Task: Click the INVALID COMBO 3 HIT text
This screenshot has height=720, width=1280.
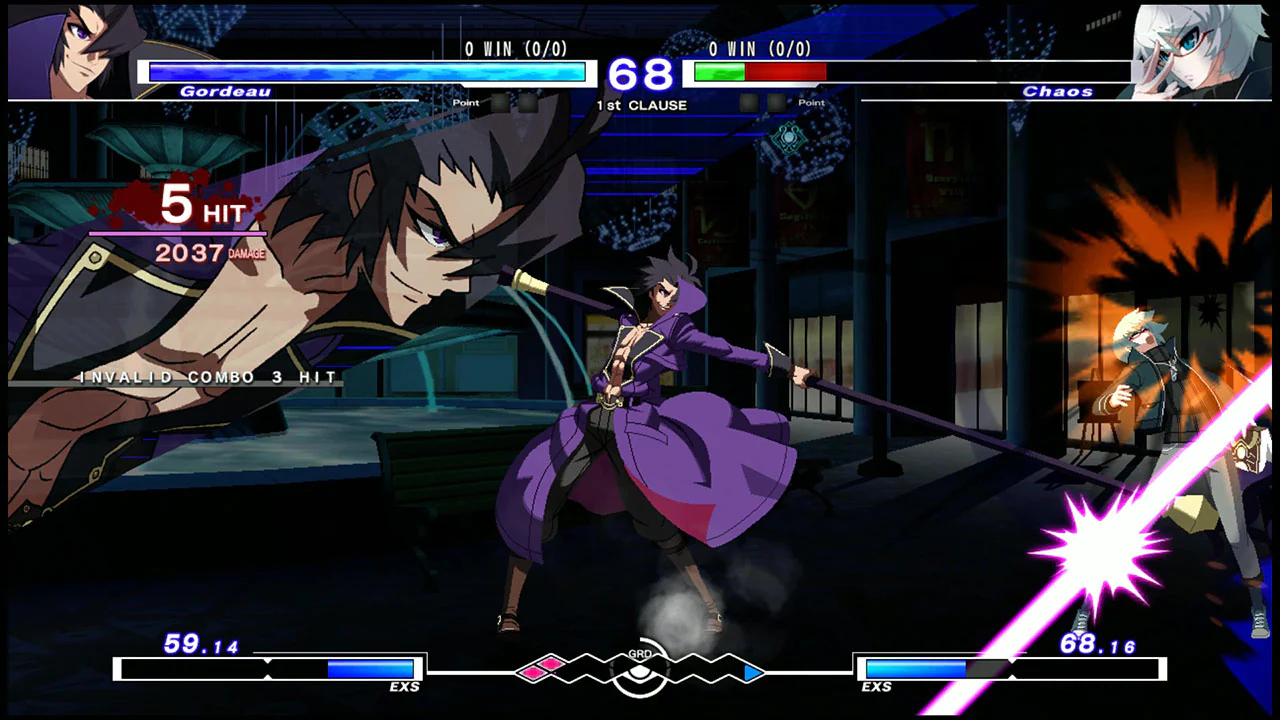Action: pyautogui.click(x=205, y=377)
